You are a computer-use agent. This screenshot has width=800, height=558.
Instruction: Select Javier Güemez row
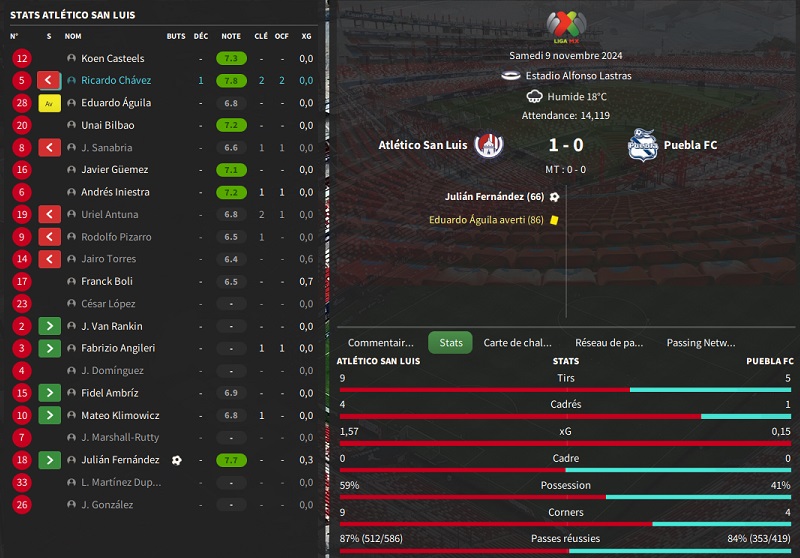click(x=114, y=170)
